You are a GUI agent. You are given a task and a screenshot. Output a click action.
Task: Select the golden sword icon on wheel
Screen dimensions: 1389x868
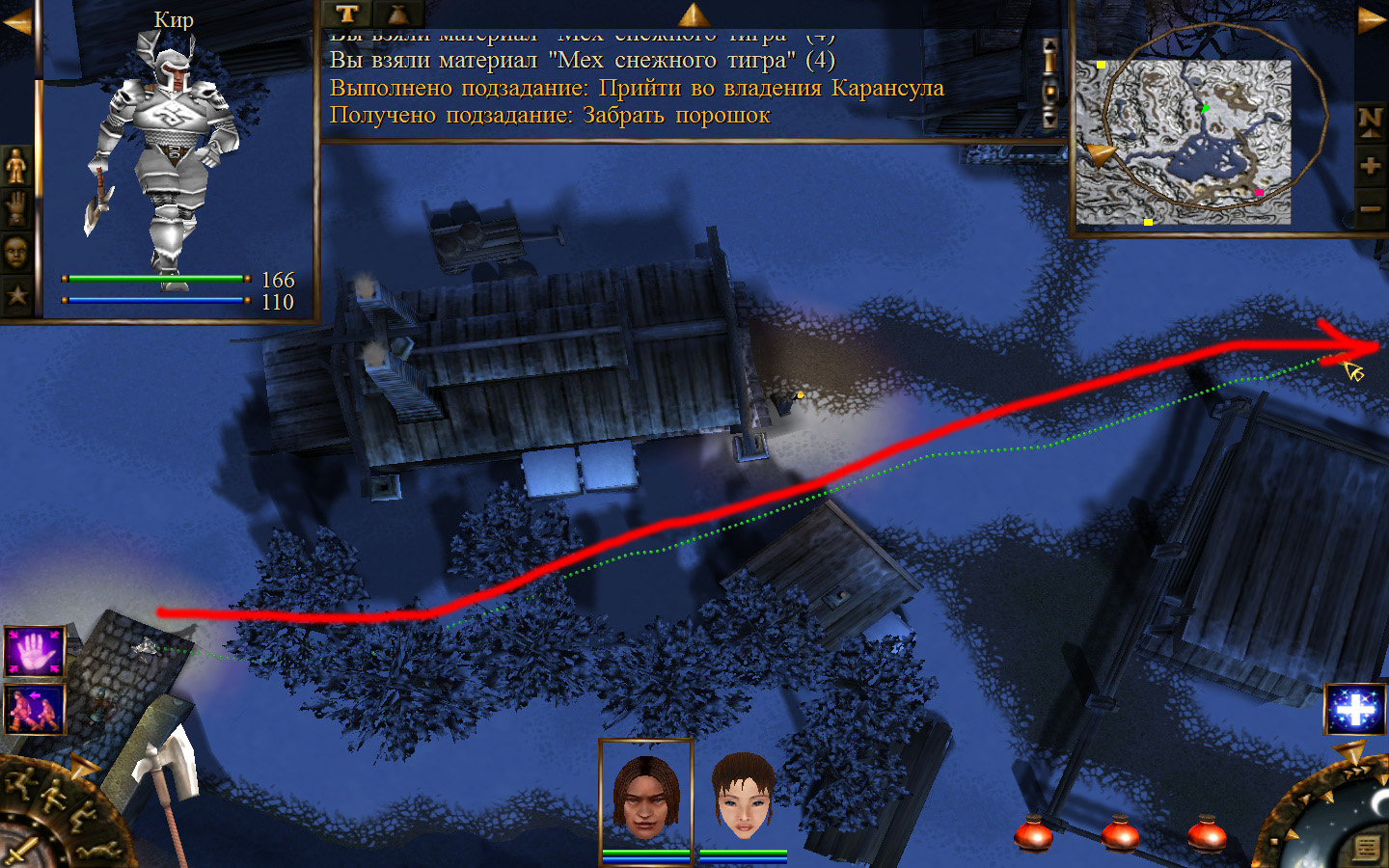pos(21,853)
